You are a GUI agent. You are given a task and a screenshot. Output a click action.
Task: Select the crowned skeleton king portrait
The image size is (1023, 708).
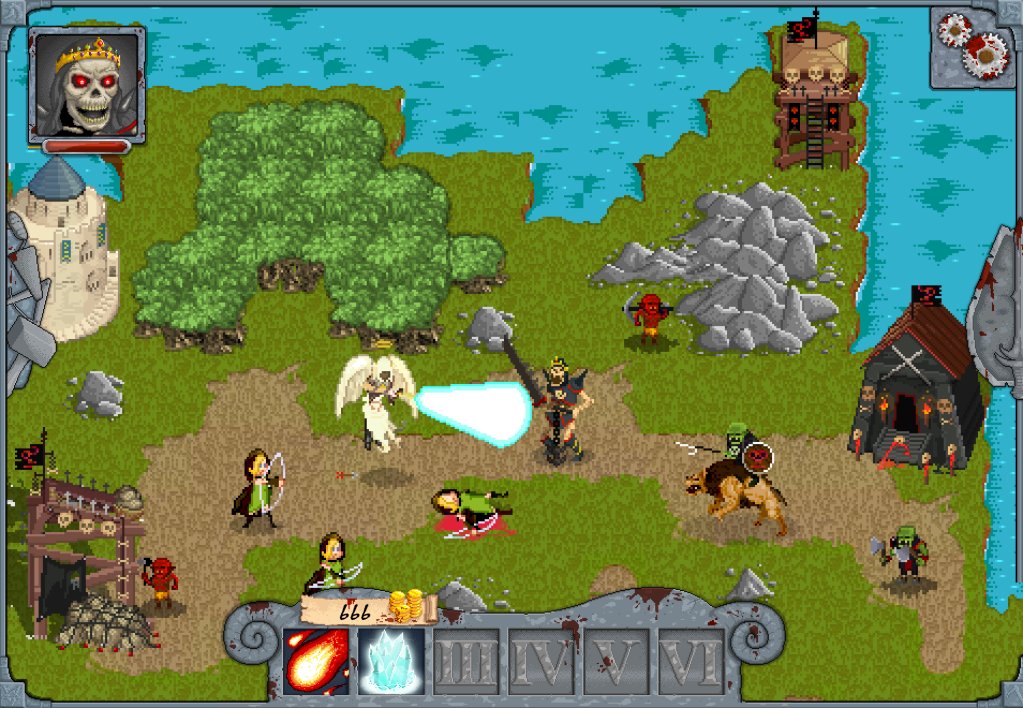click(87, 84)
